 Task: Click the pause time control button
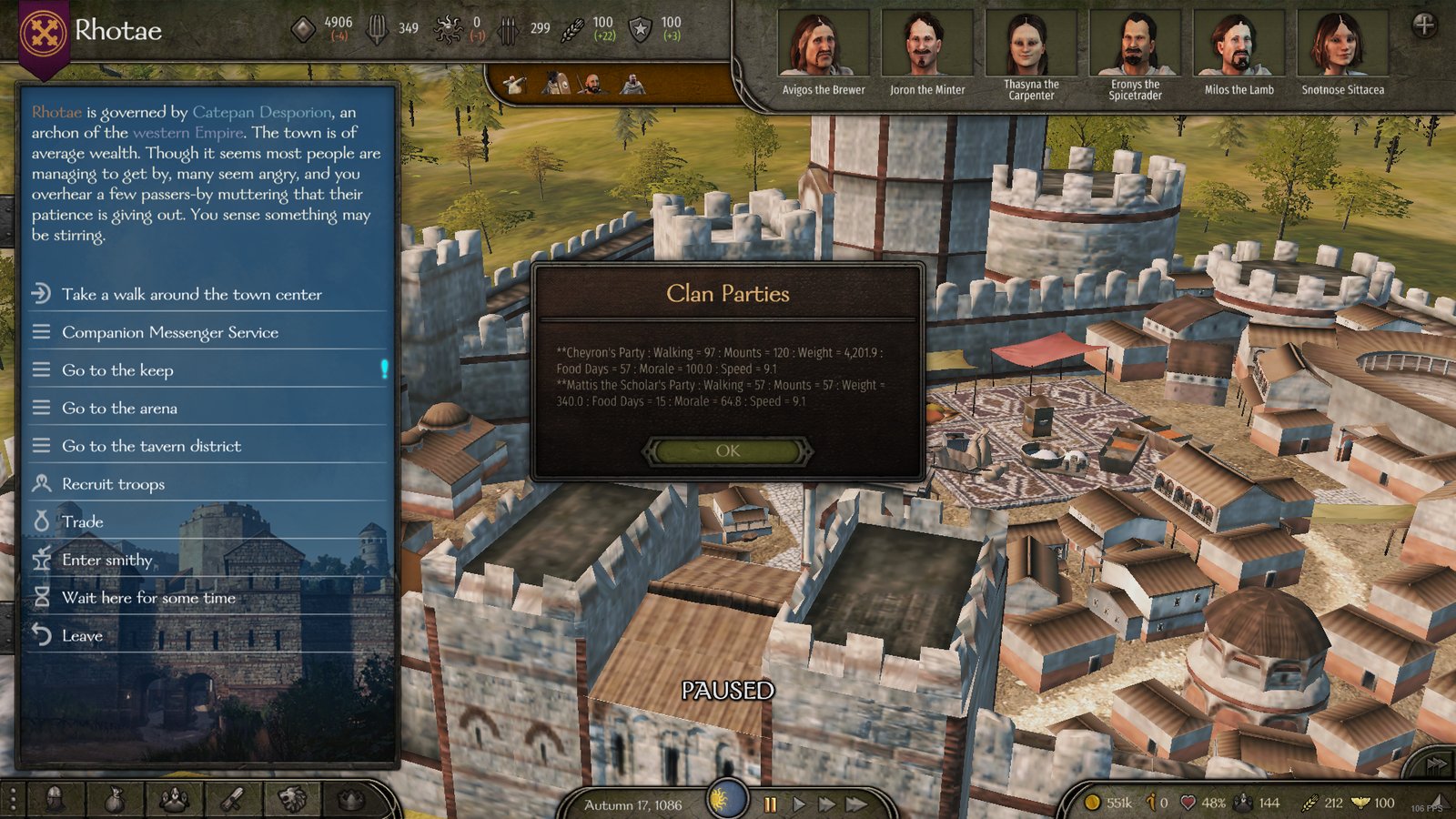(x=771, y=804)
